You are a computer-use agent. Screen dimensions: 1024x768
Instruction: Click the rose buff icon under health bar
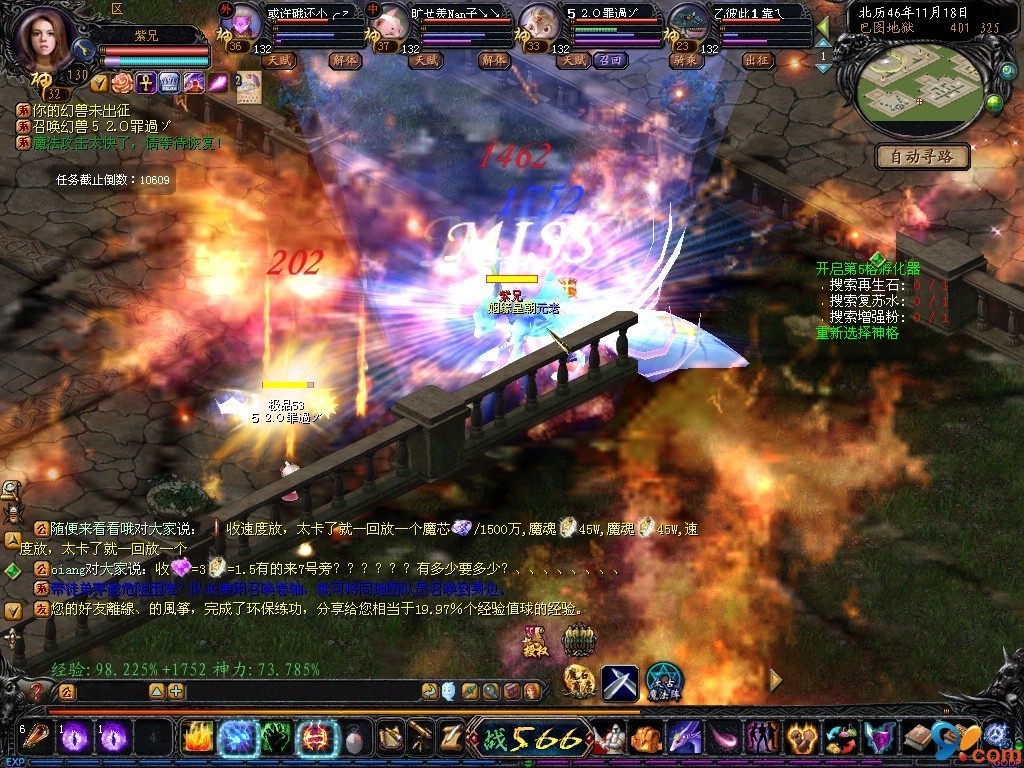122,82
